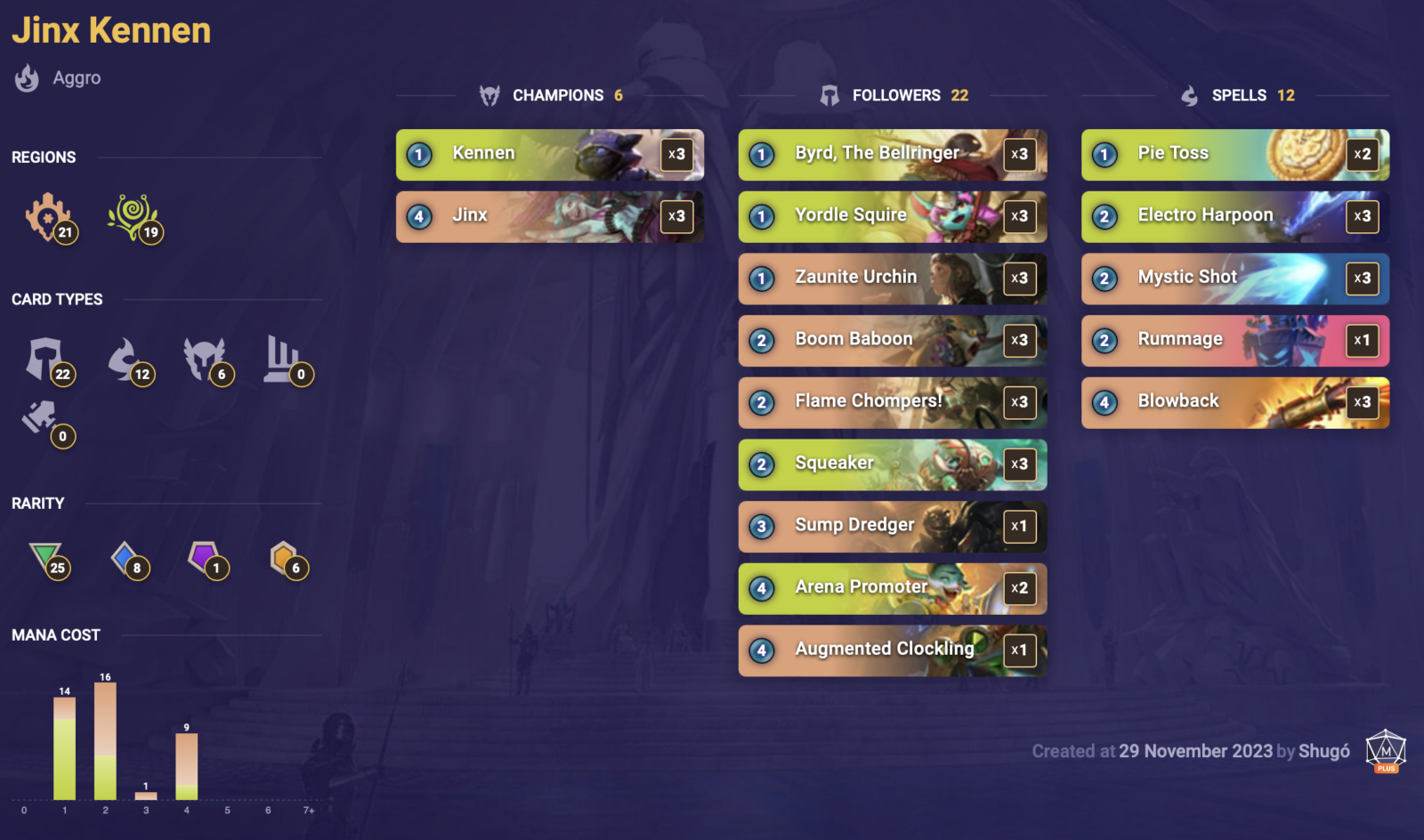1424x840 pixels.
Task: Click the Mobalytics Plus logo
Action: 1385,750
